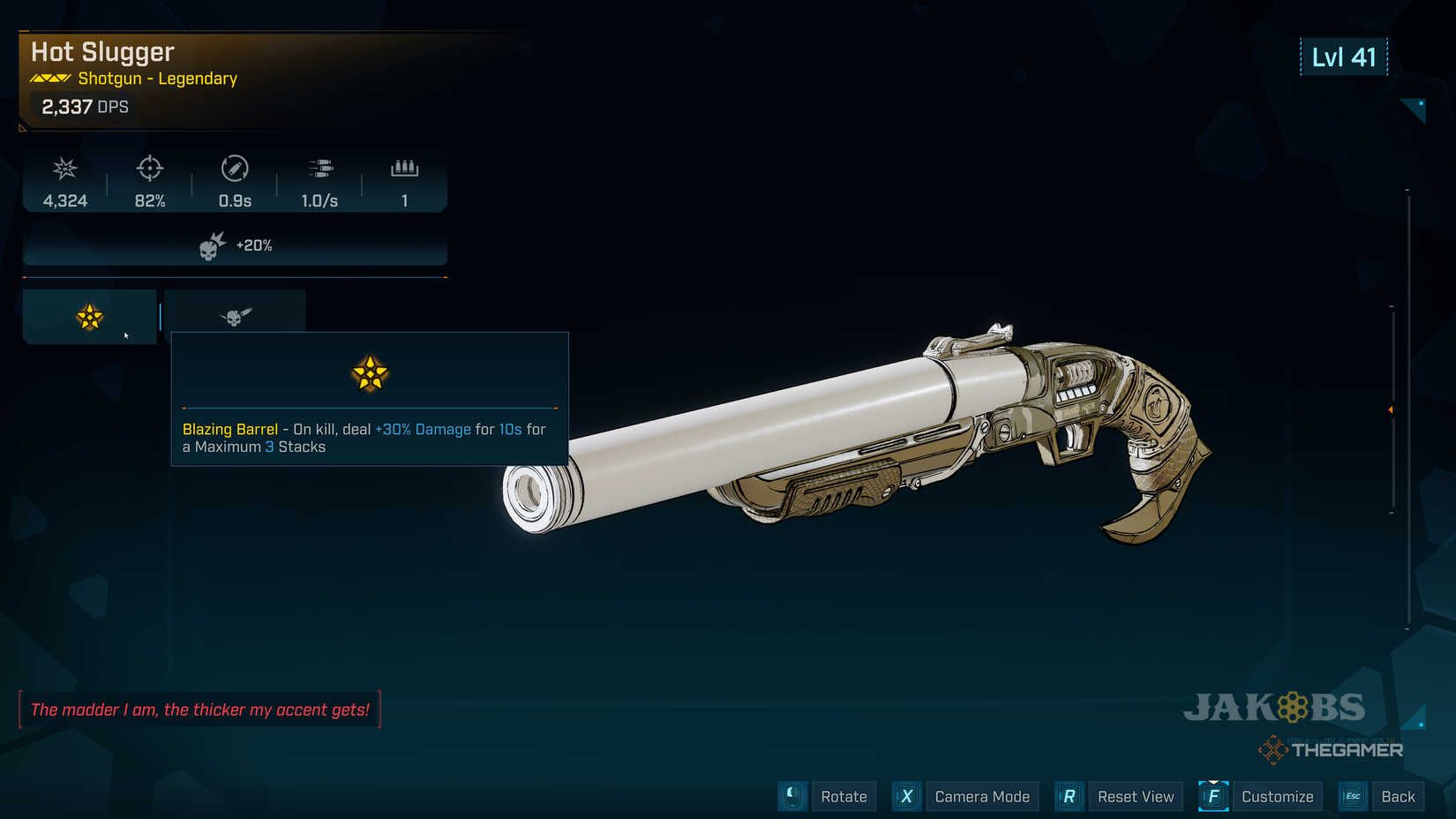
Task: Click the Esc key icon beside Back
Action: point(1352,796)
